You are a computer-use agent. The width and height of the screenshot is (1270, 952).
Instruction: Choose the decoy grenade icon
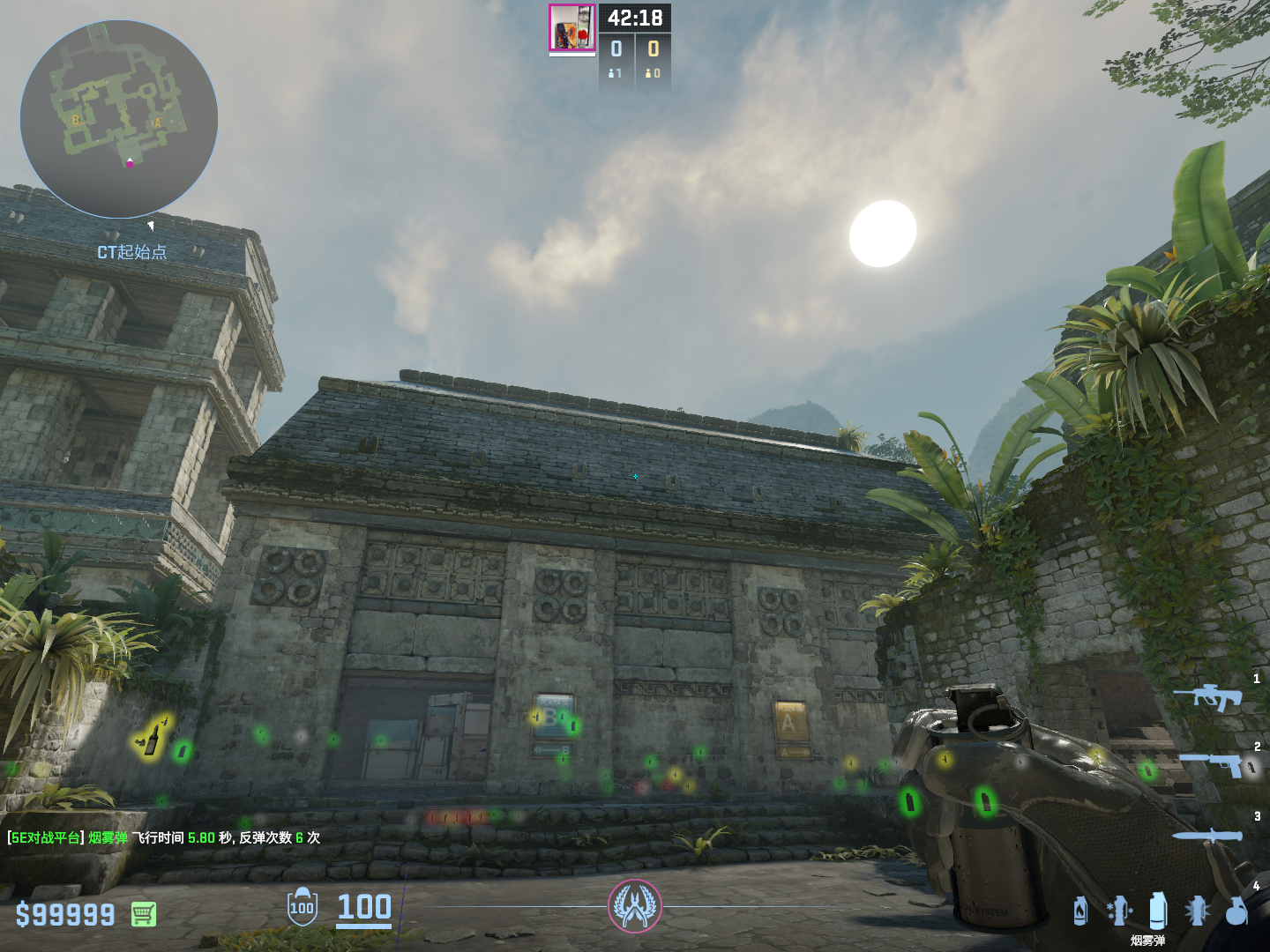pos(1119,911)
